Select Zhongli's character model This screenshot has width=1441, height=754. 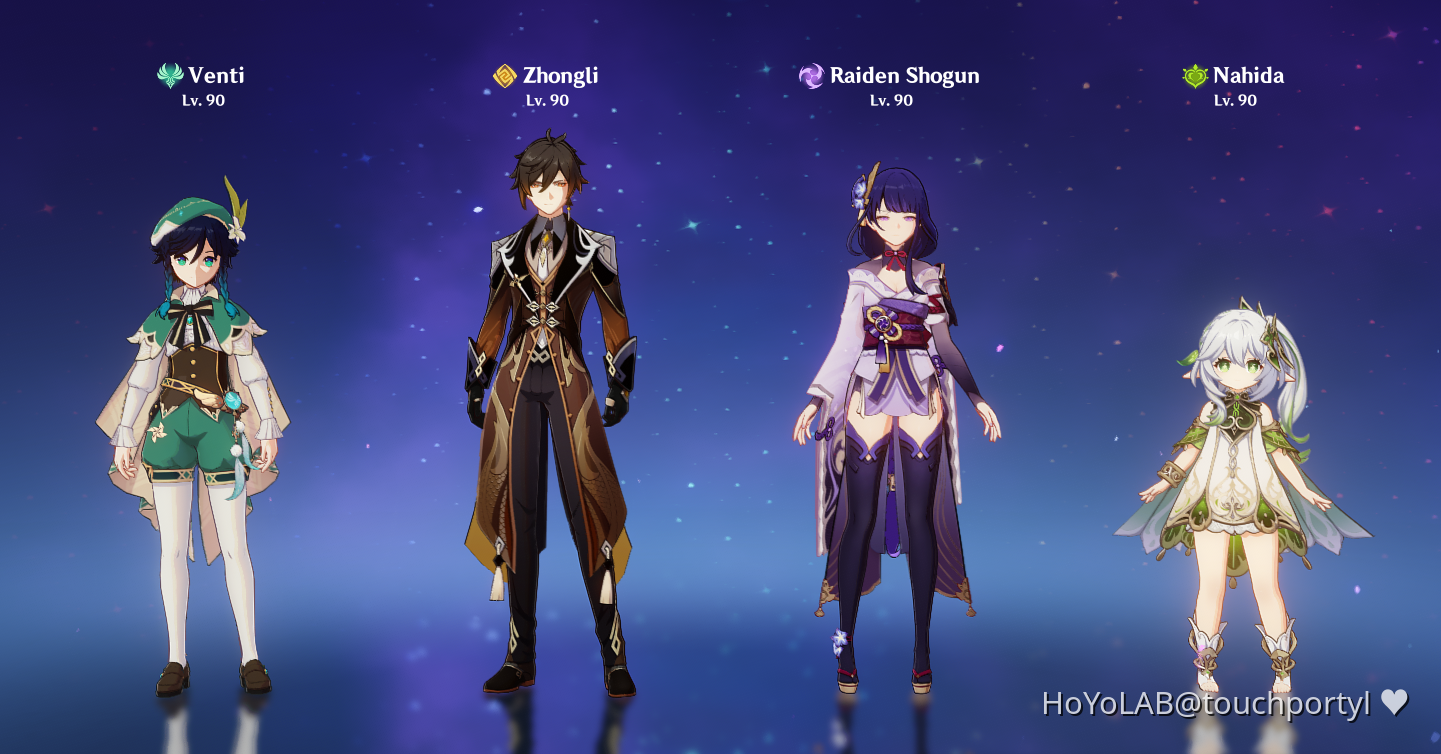pos(550,400)
